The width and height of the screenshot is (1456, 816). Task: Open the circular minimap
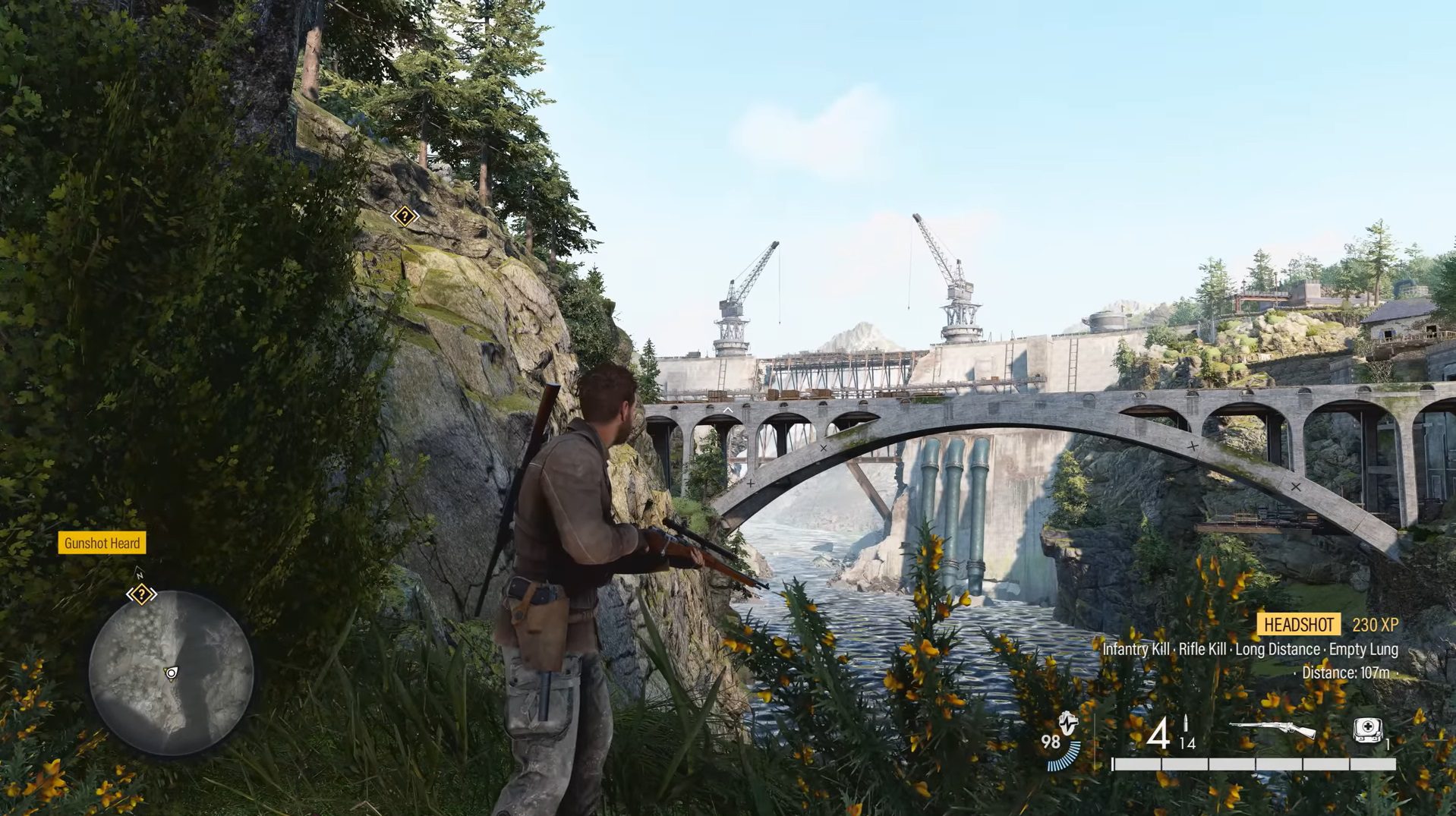[172, 673]
